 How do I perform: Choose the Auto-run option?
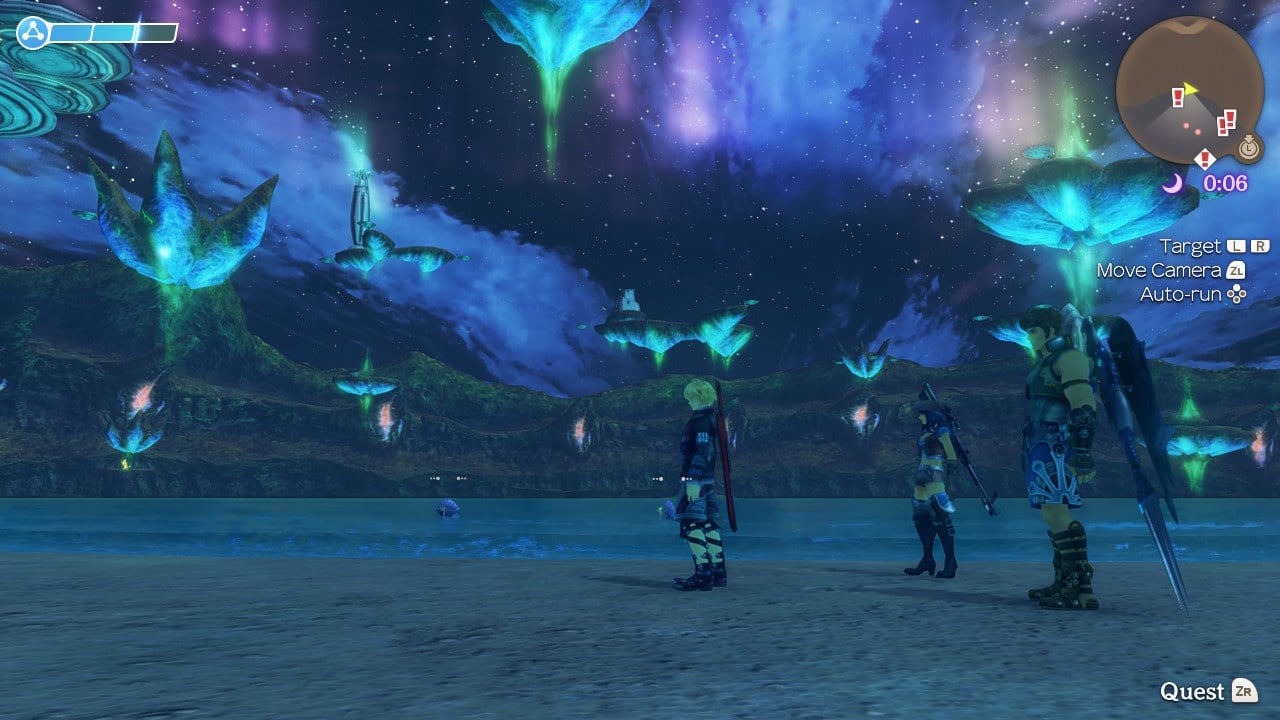tap(1182, 294)
